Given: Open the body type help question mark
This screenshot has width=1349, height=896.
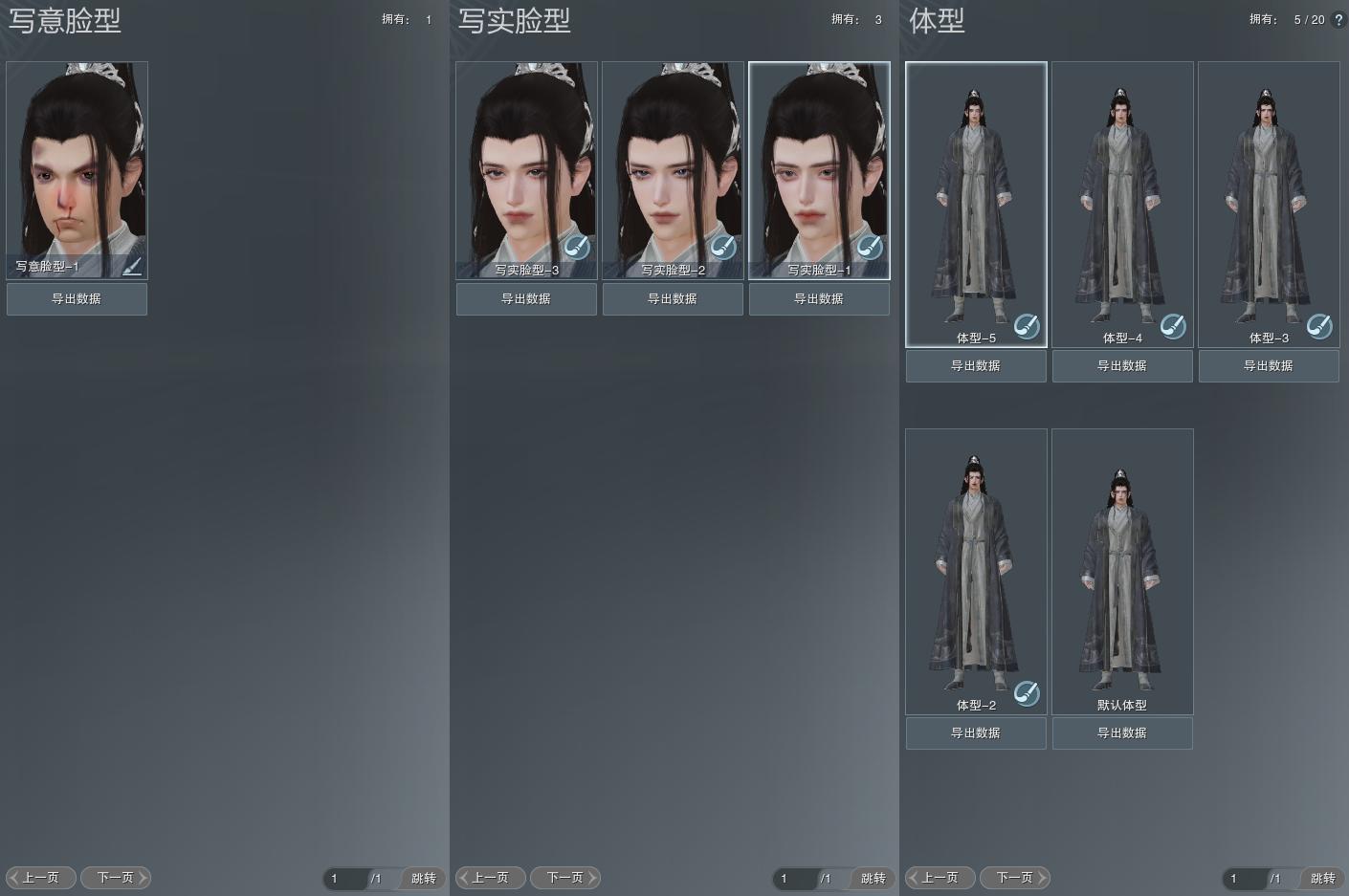Looking at the screenshot, I should pyautogui.click(x=1338, y=20).
